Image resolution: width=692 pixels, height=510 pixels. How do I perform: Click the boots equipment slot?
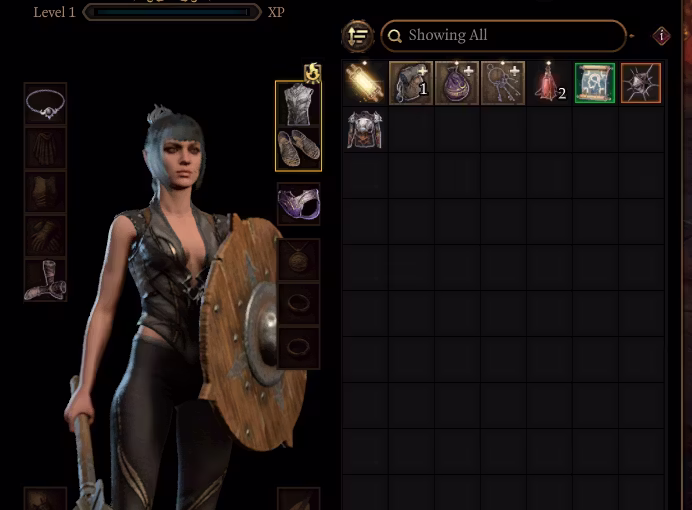point(46,280)
